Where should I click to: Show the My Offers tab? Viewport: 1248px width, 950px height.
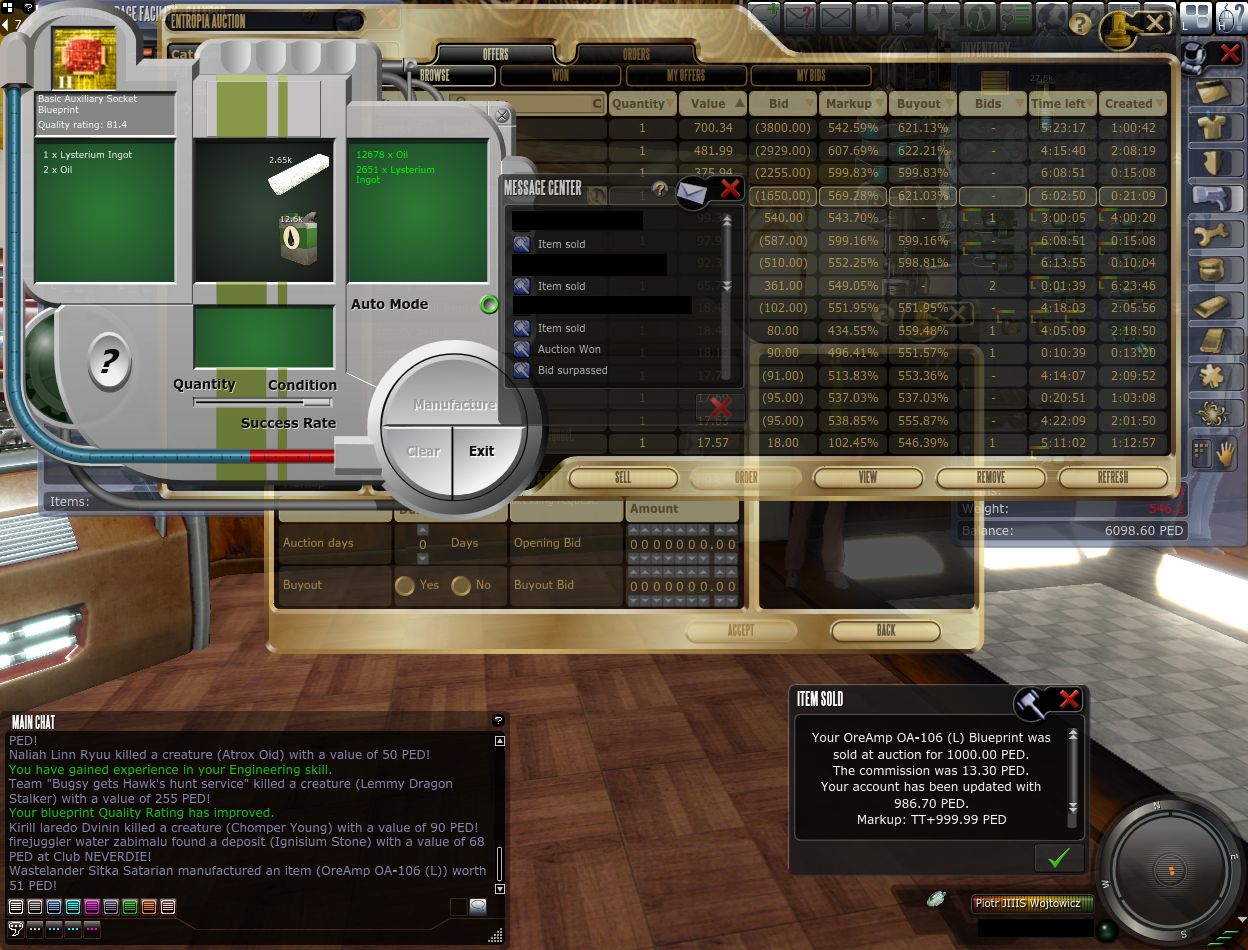point(685,75)
